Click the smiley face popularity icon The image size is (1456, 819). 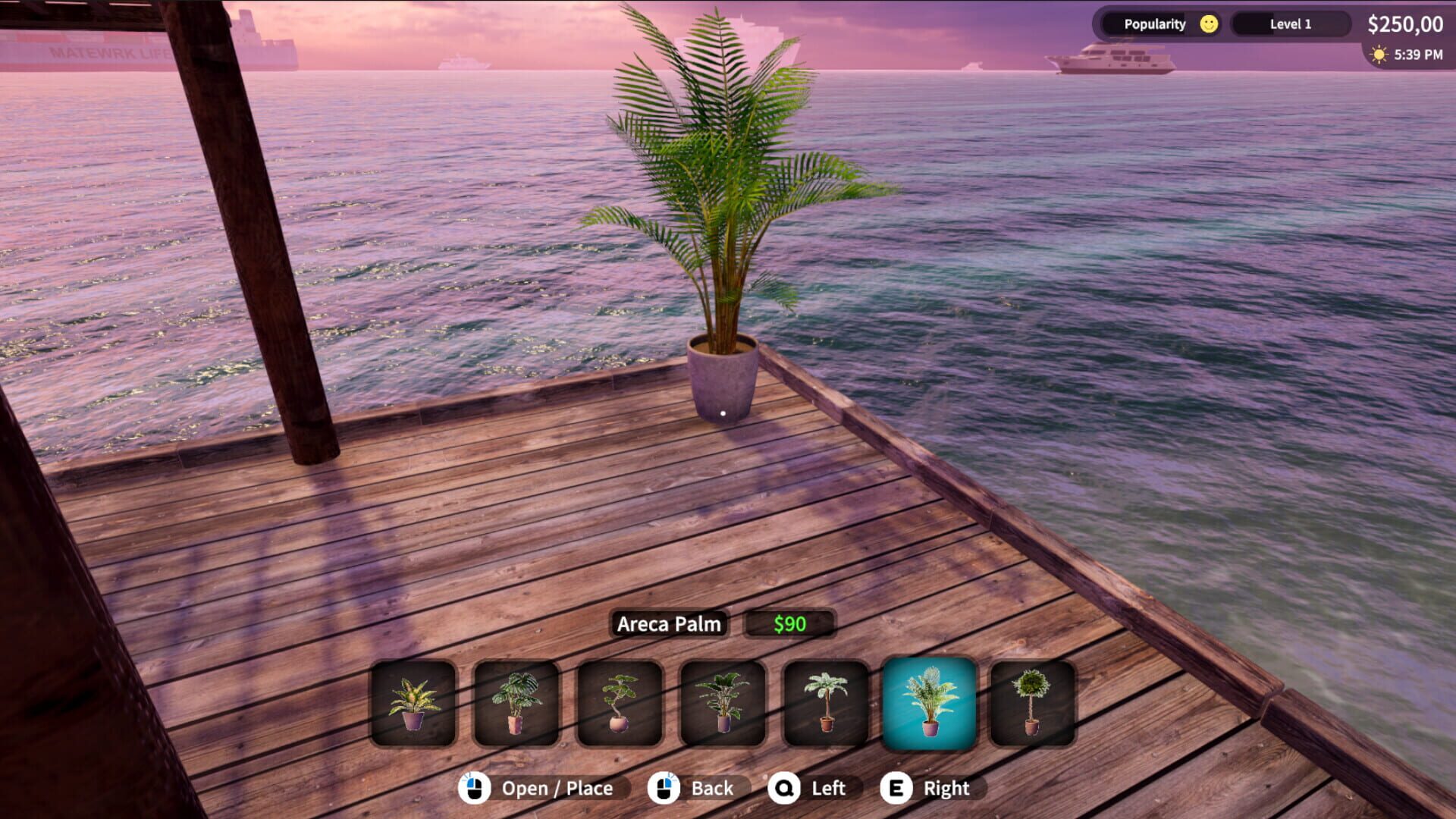[x=1208, y=24]
